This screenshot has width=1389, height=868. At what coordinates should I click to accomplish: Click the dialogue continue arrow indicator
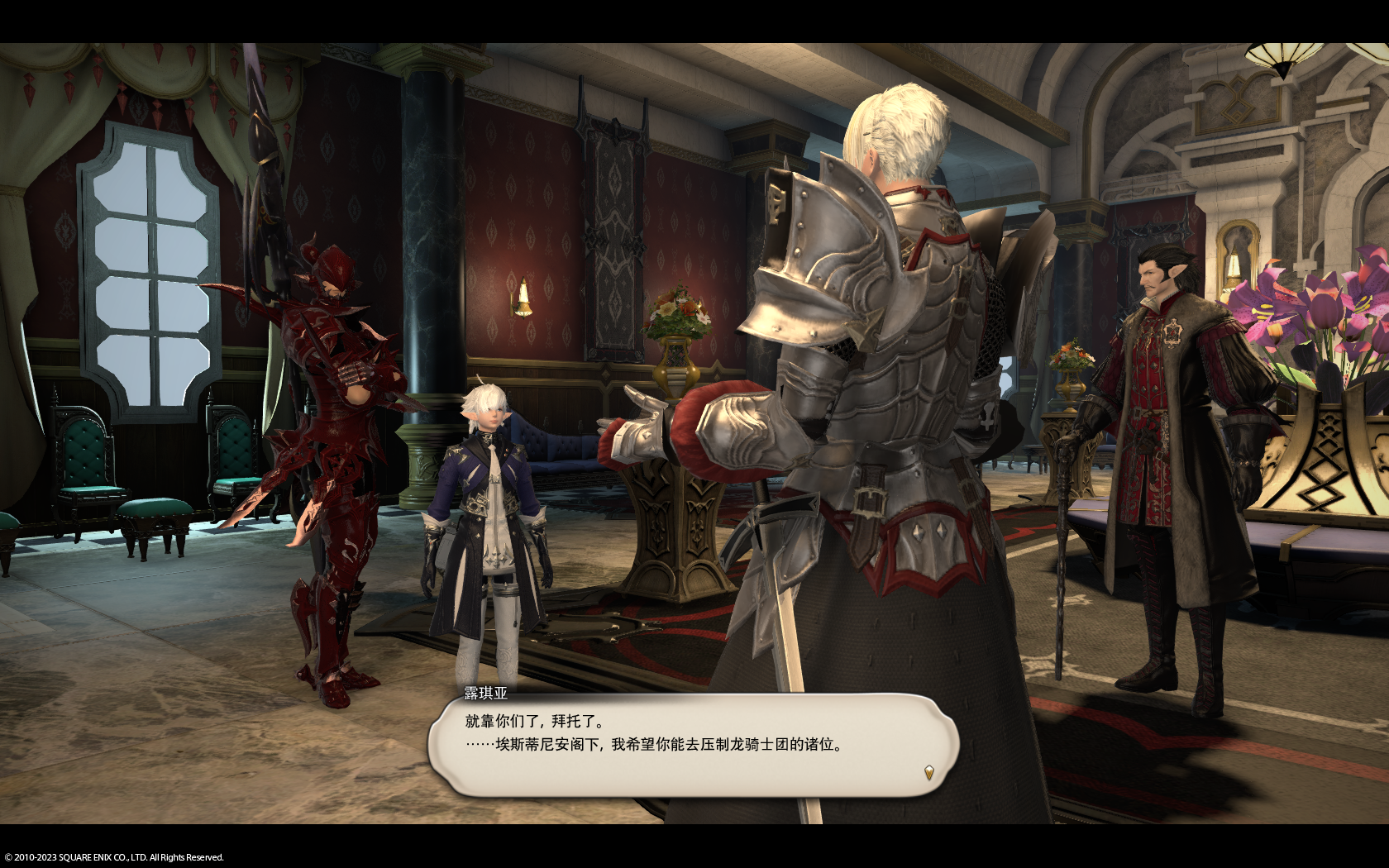tap(928, 773)
